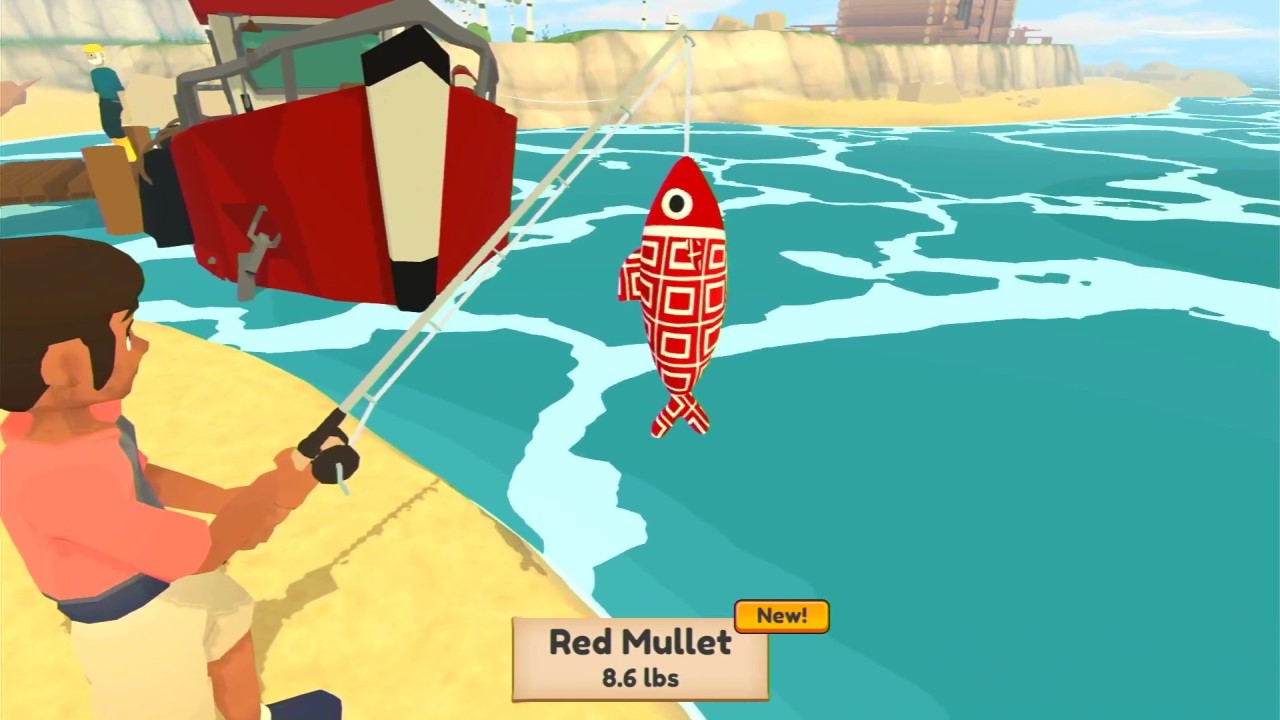Click the fish's checkered tail fin
Screen dimensions: 1280x720
683,415
